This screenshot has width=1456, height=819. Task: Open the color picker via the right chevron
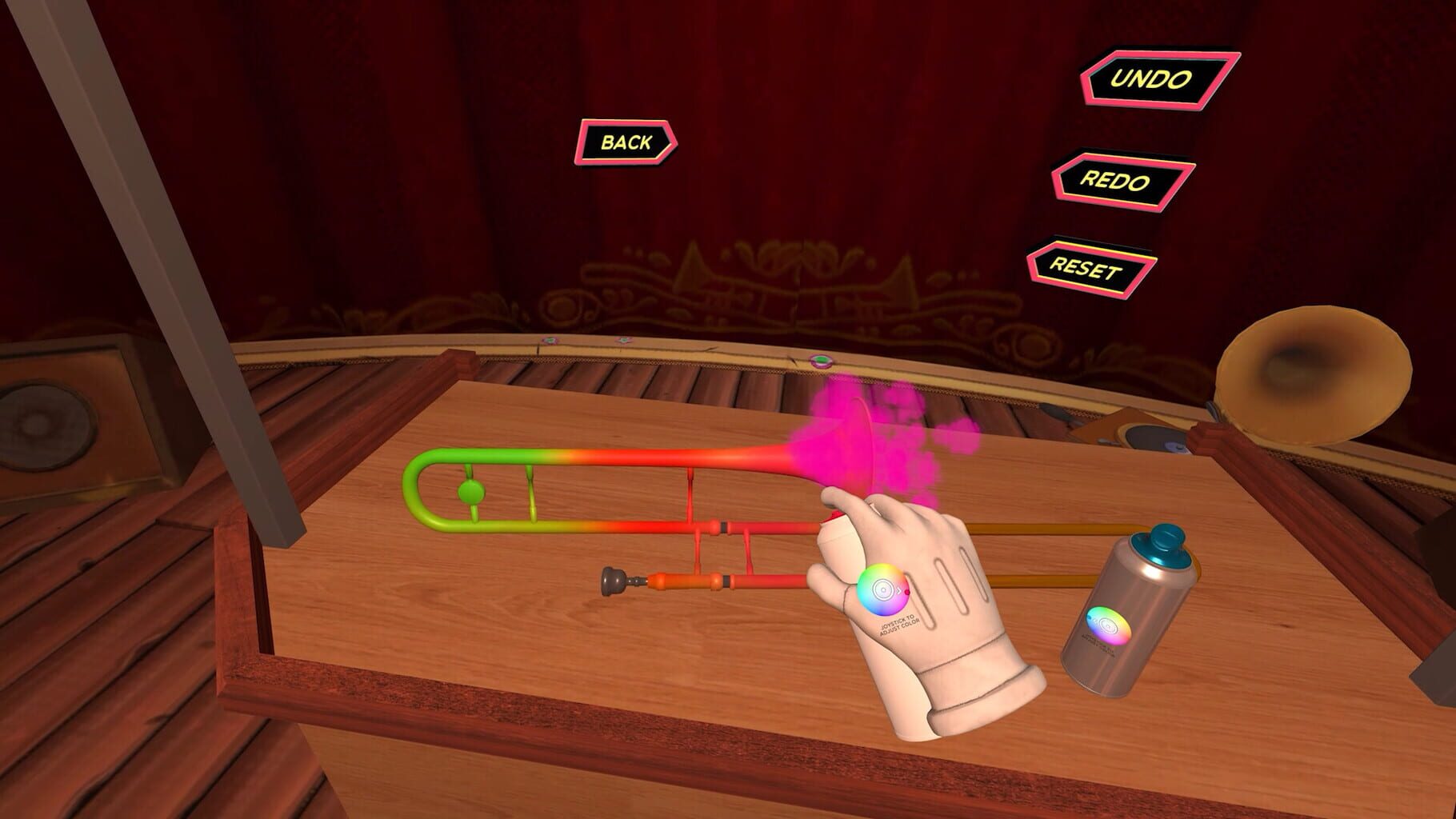point(898,591)
